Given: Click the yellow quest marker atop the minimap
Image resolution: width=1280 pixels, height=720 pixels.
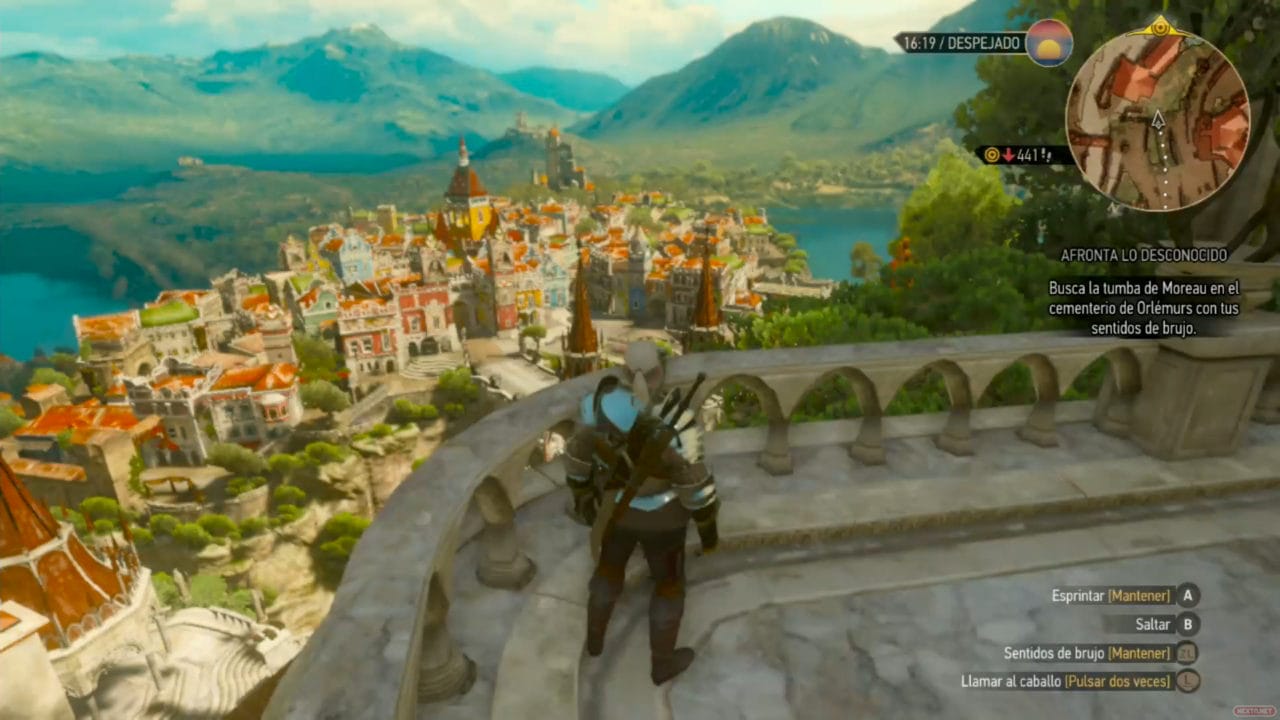Looking at the screenshot, I should tap(1160, 28).
